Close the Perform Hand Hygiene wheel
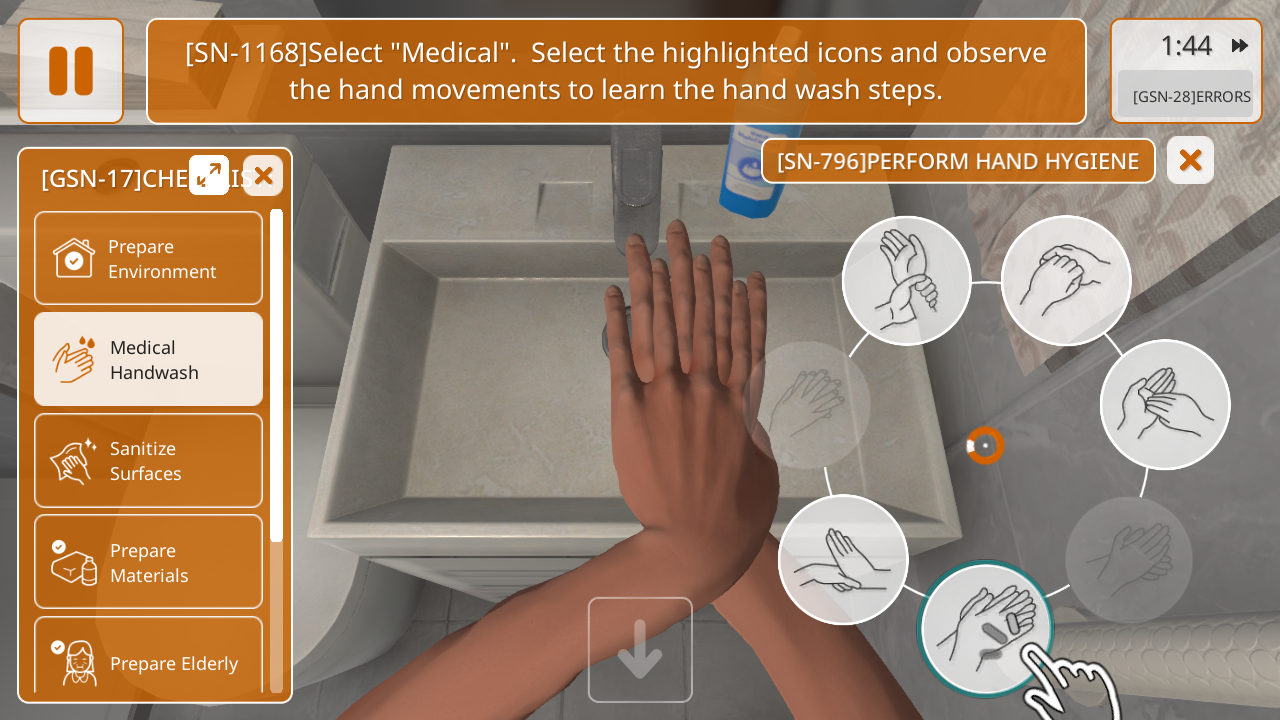 pyautogui.click(x=1190, y=160)
